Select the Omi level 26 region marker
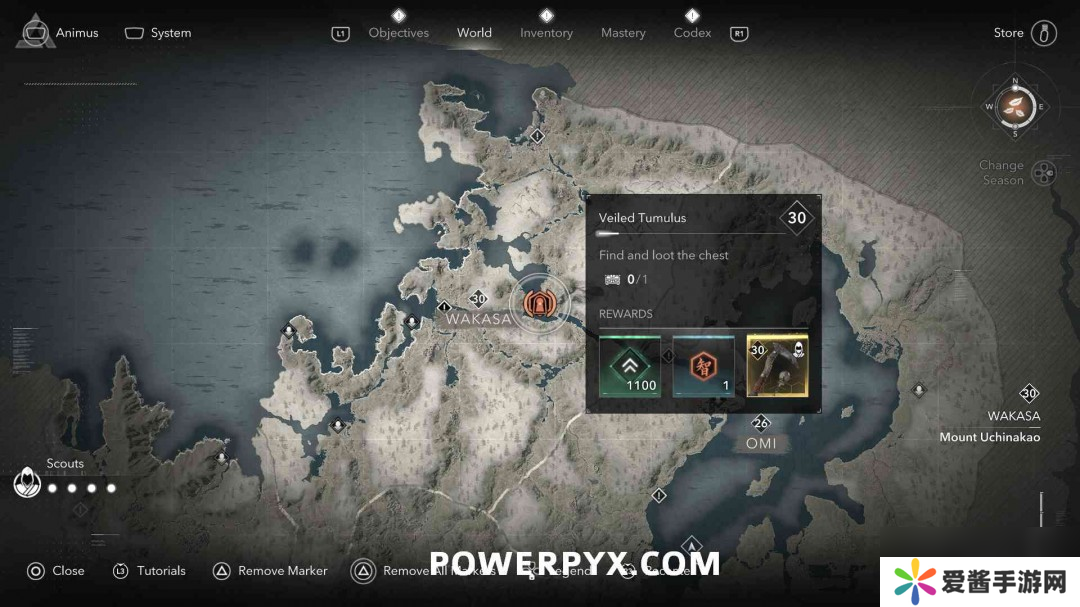 [761, 424]
